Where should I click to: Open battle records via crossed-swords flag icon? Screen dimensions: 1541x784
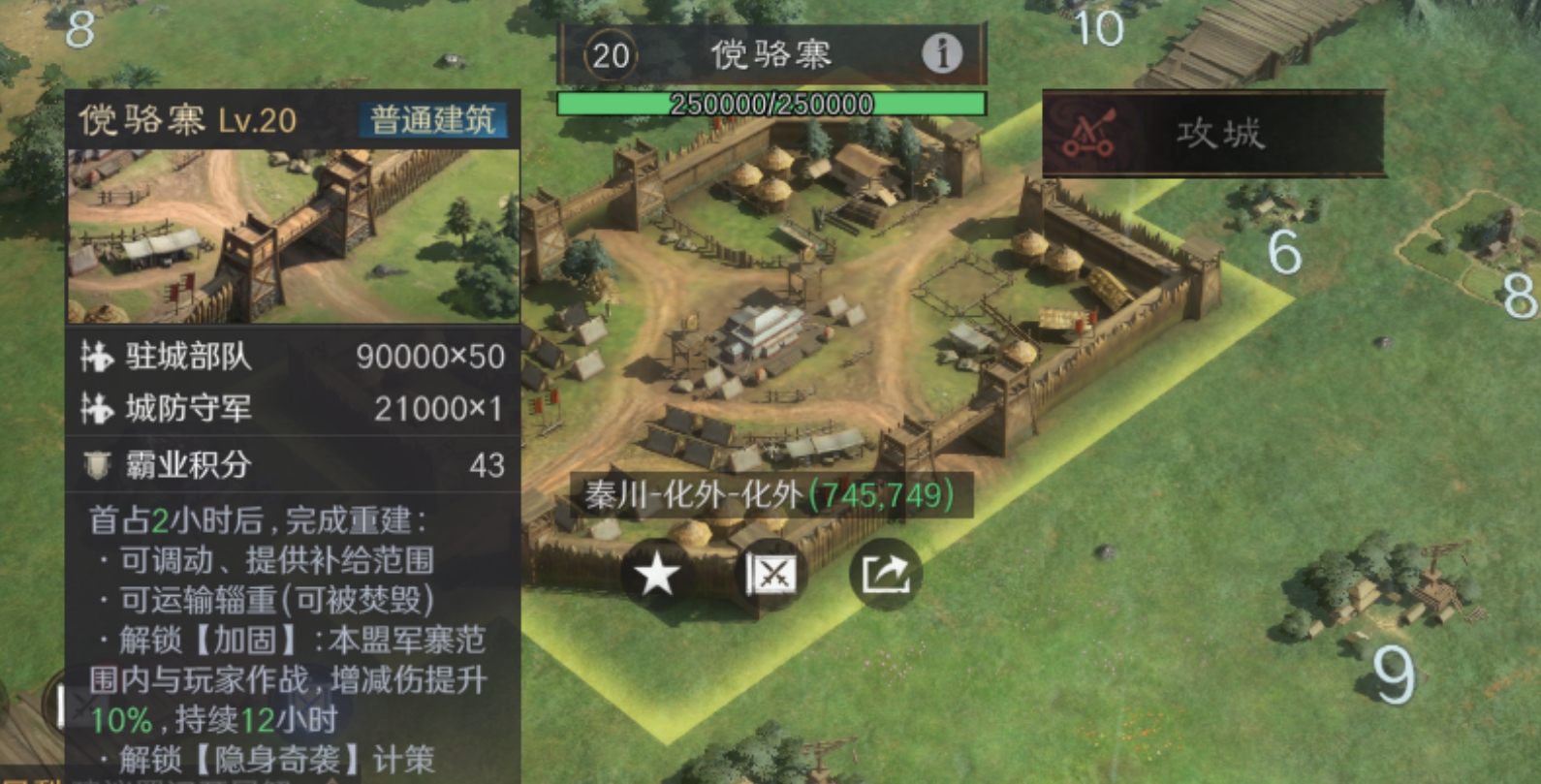(x=770, y=574)
